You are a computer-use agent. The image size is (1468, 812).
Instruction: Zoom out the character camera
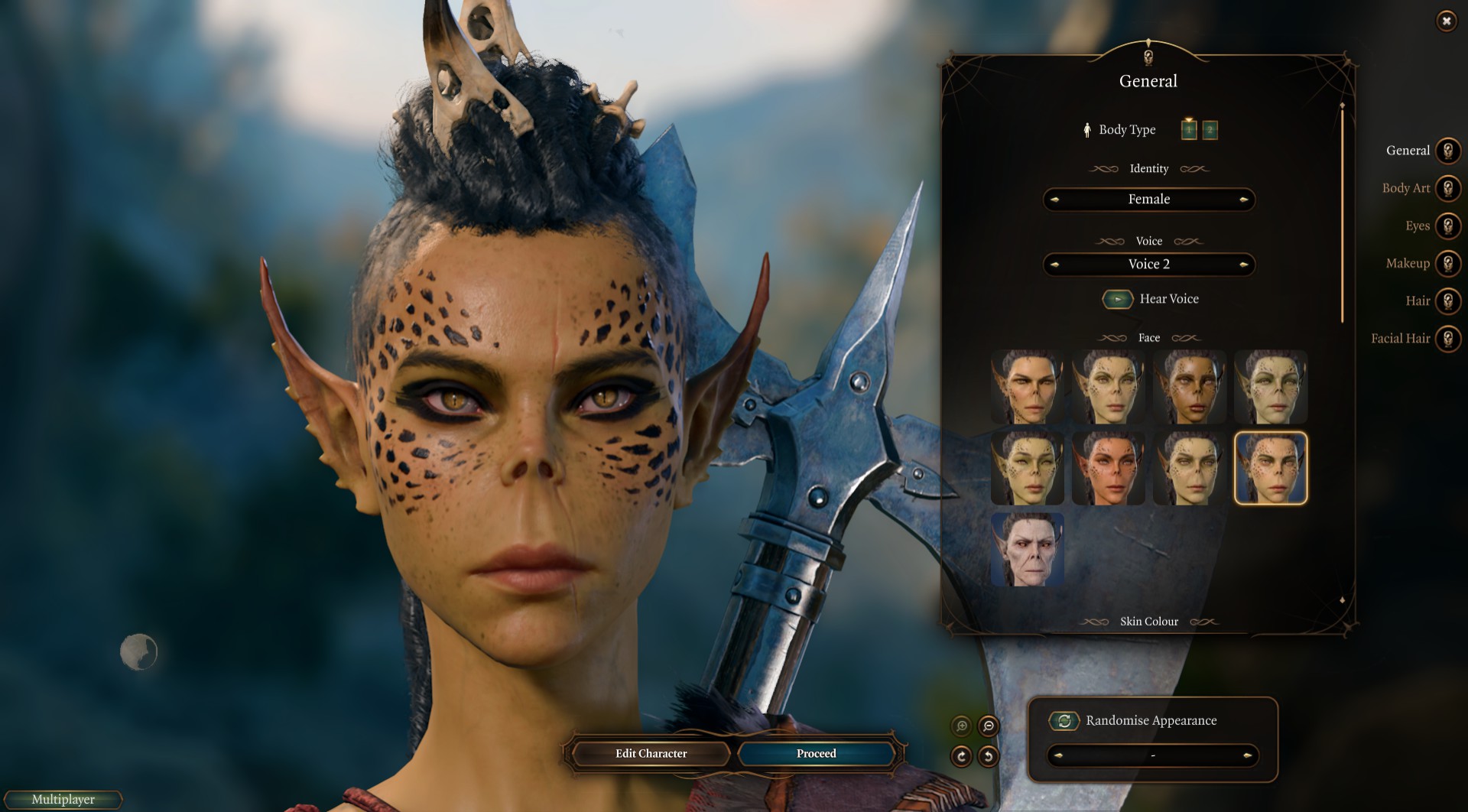(988, 726)
